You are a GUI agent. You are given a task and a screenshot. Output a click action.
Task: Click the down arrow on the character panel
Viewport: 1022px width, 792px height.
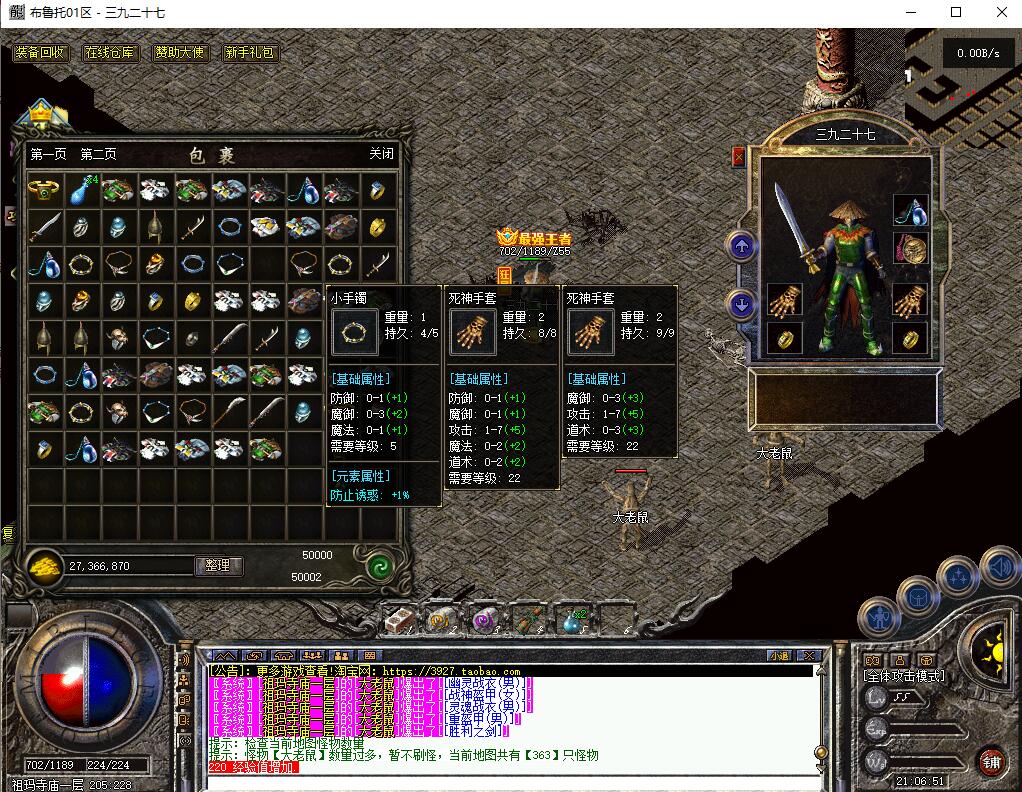pos(741,304)
